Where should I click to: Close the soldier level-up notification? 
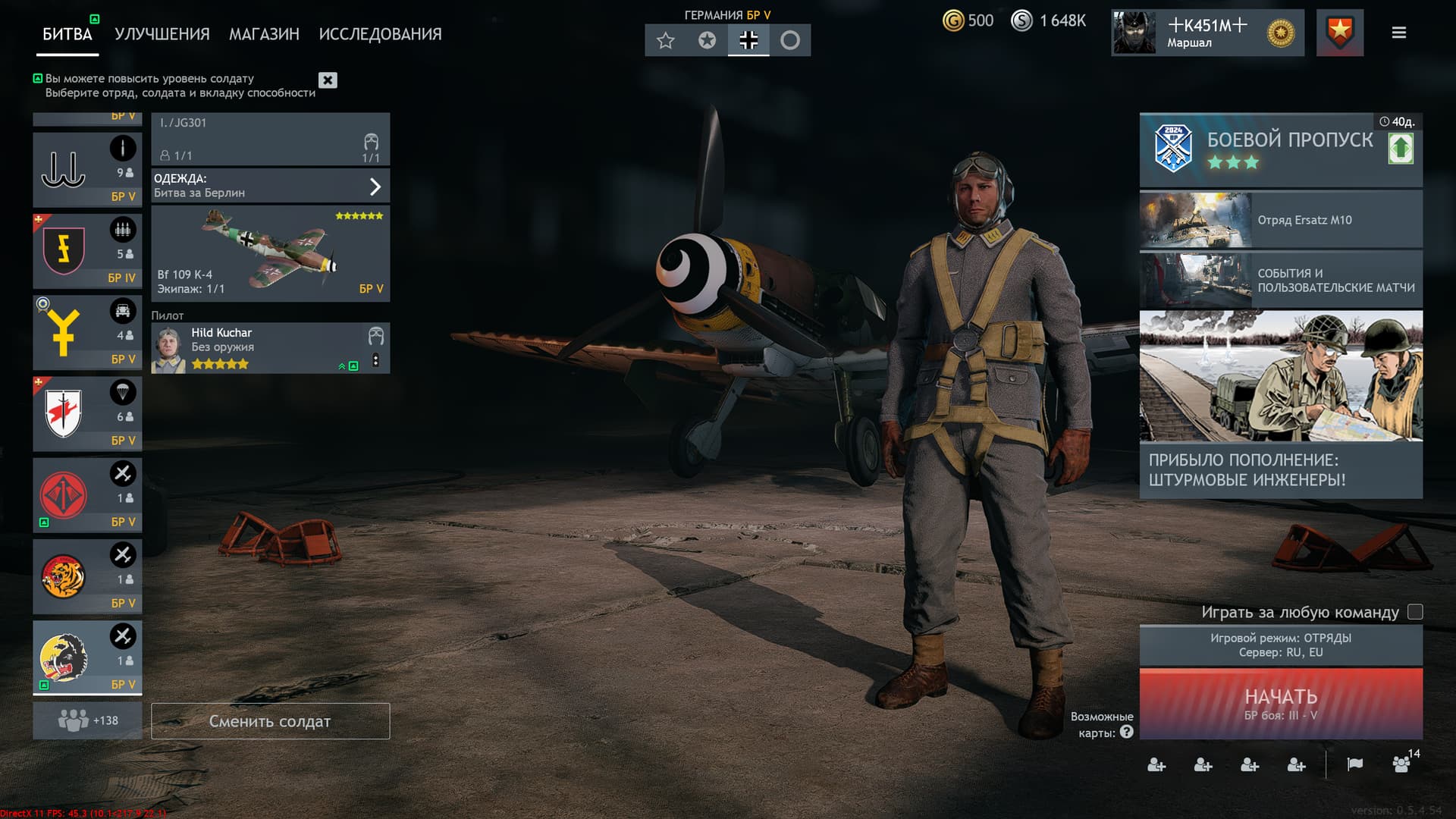point(328,80)
